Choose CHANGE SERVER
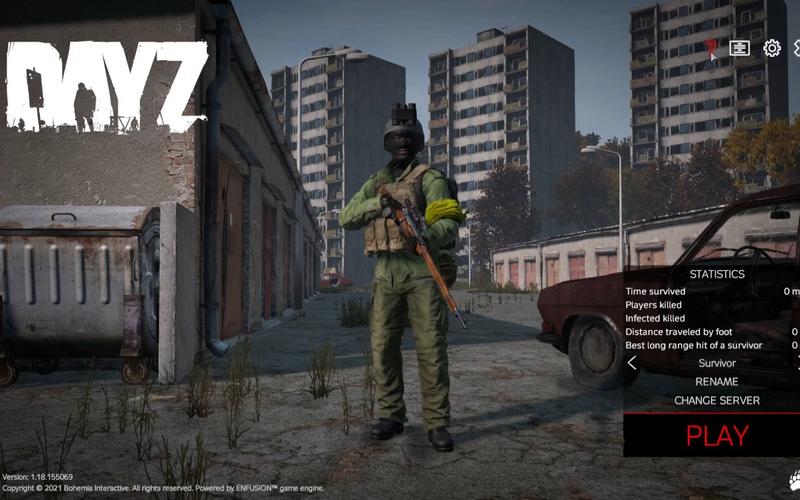 716,400
